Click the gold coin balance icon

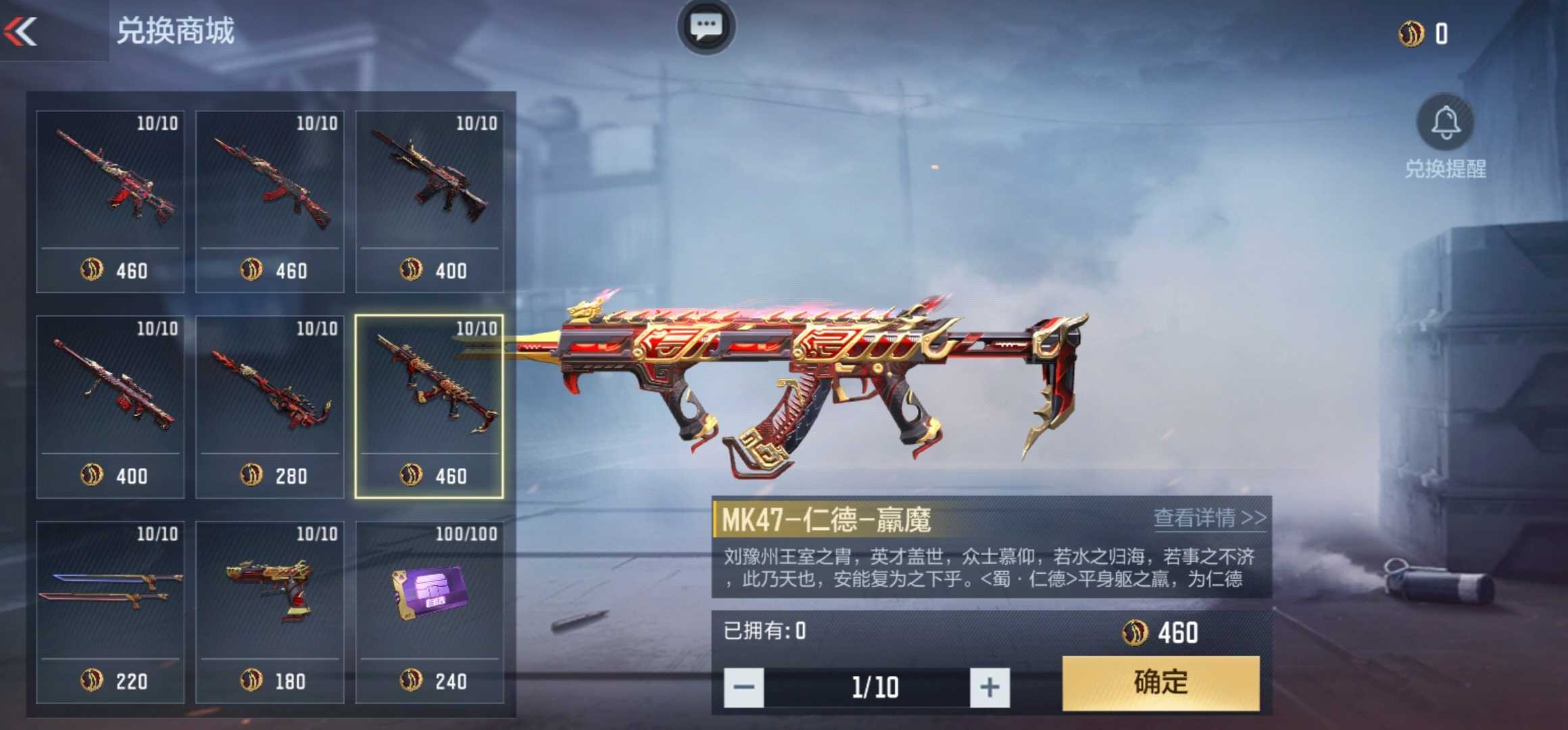(x=1411, y=34)
